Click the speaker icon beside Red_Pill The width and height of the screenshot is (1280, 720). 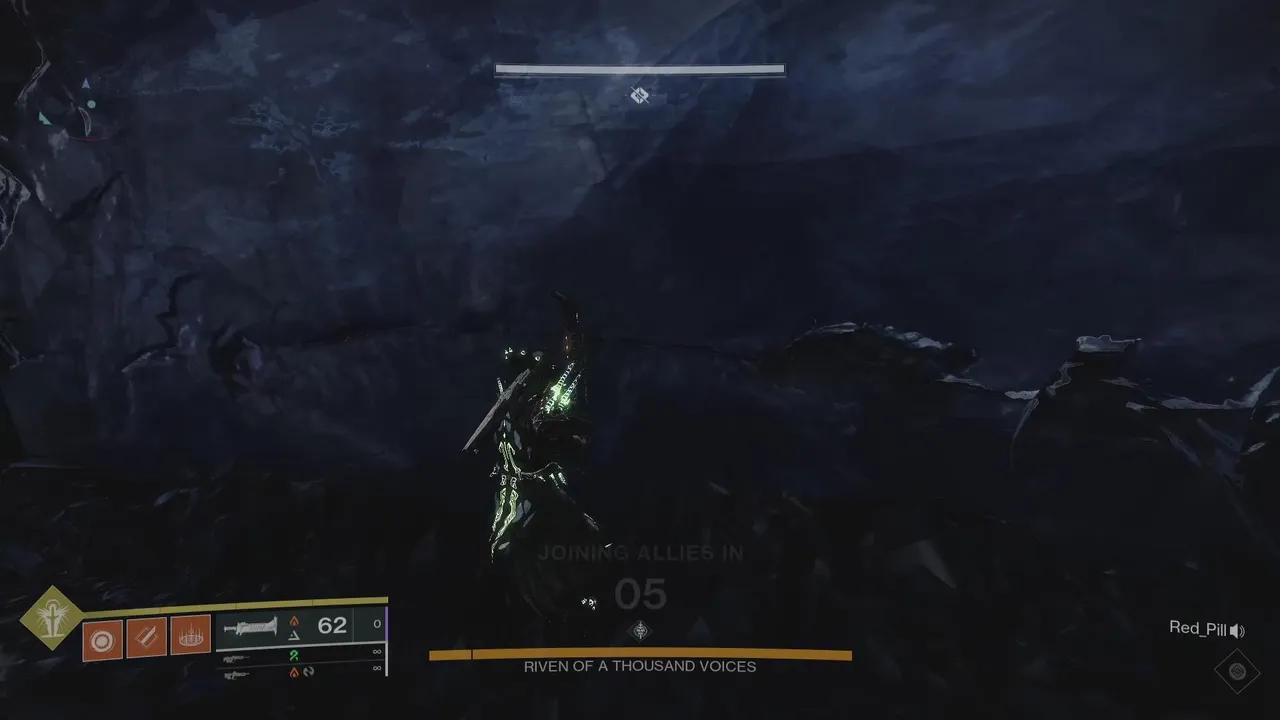point(1237,630)
